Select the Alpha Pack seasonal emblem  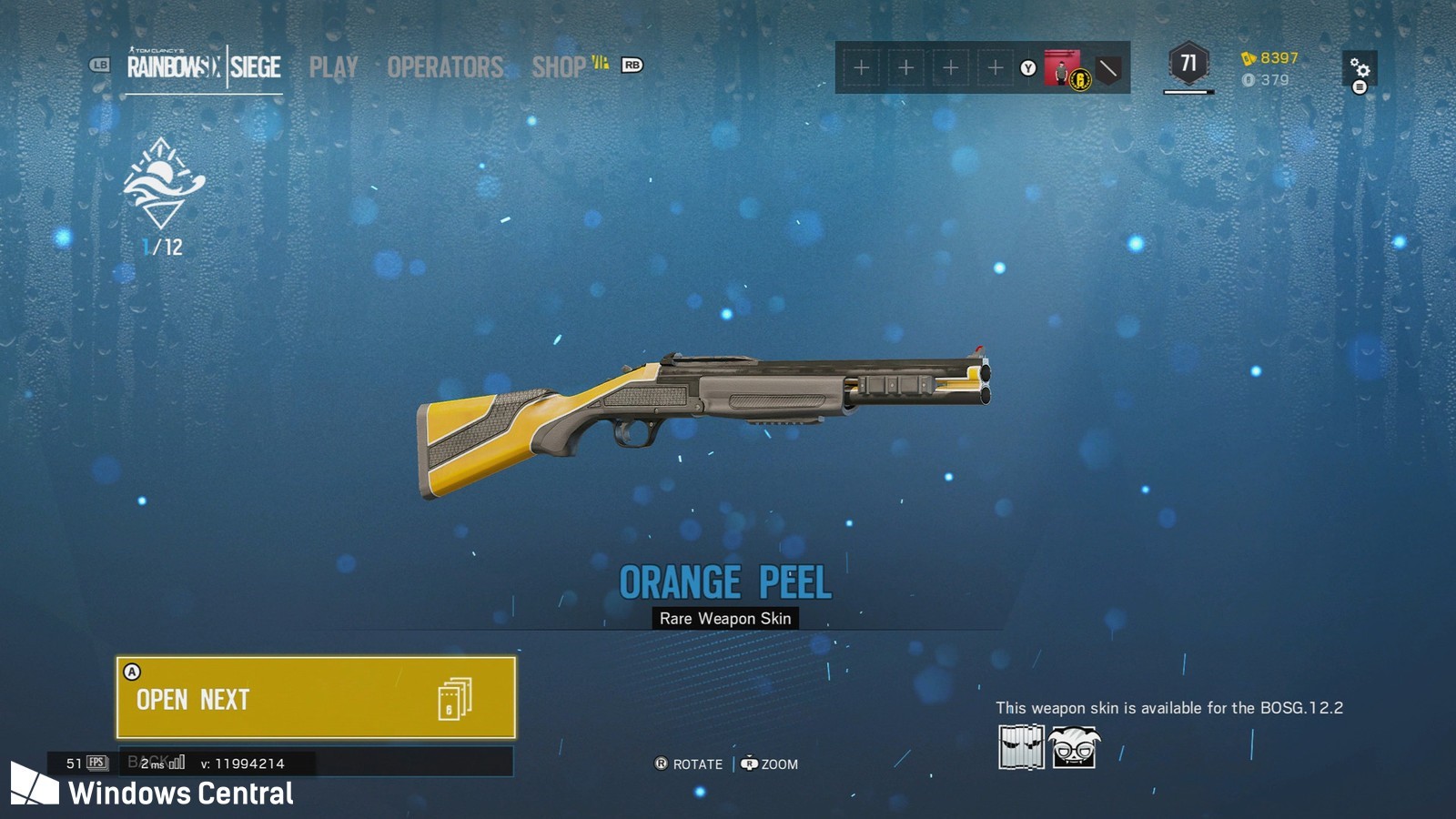(164, 184)
